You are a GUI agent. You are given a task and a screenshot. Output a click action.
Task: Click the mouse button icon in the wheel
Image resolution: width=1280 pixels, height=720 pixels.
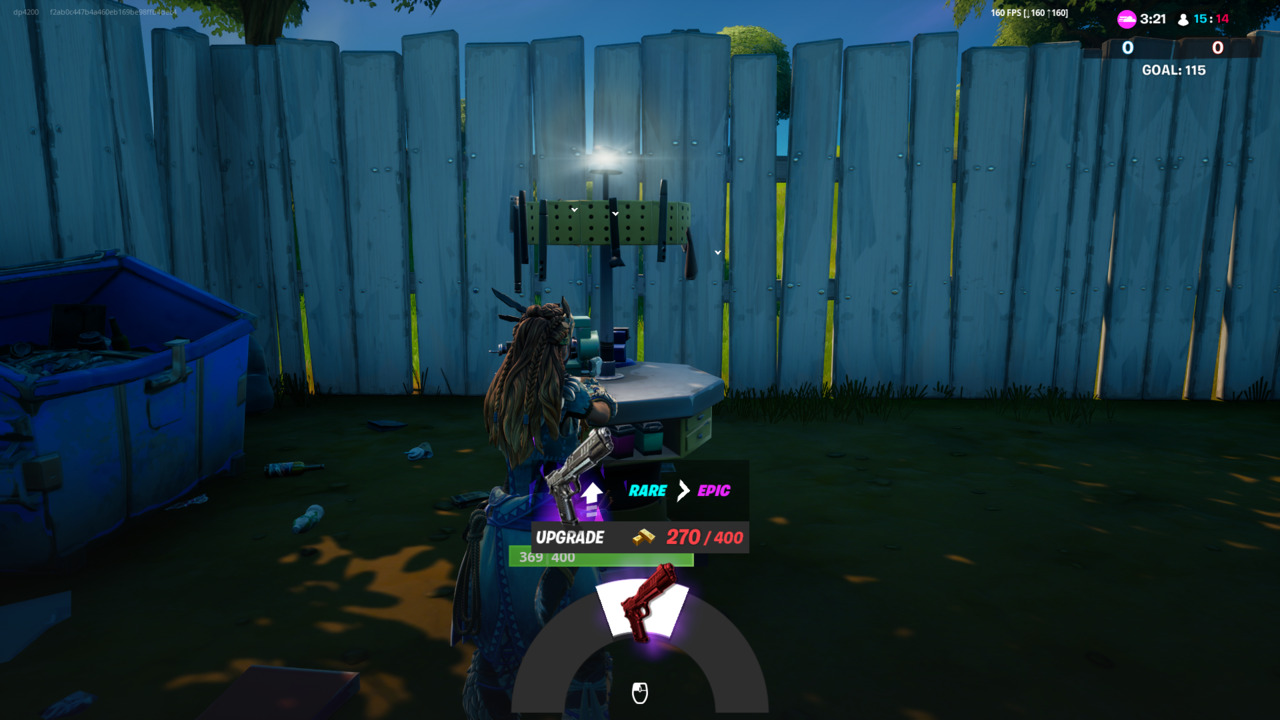tap(640, 692)
